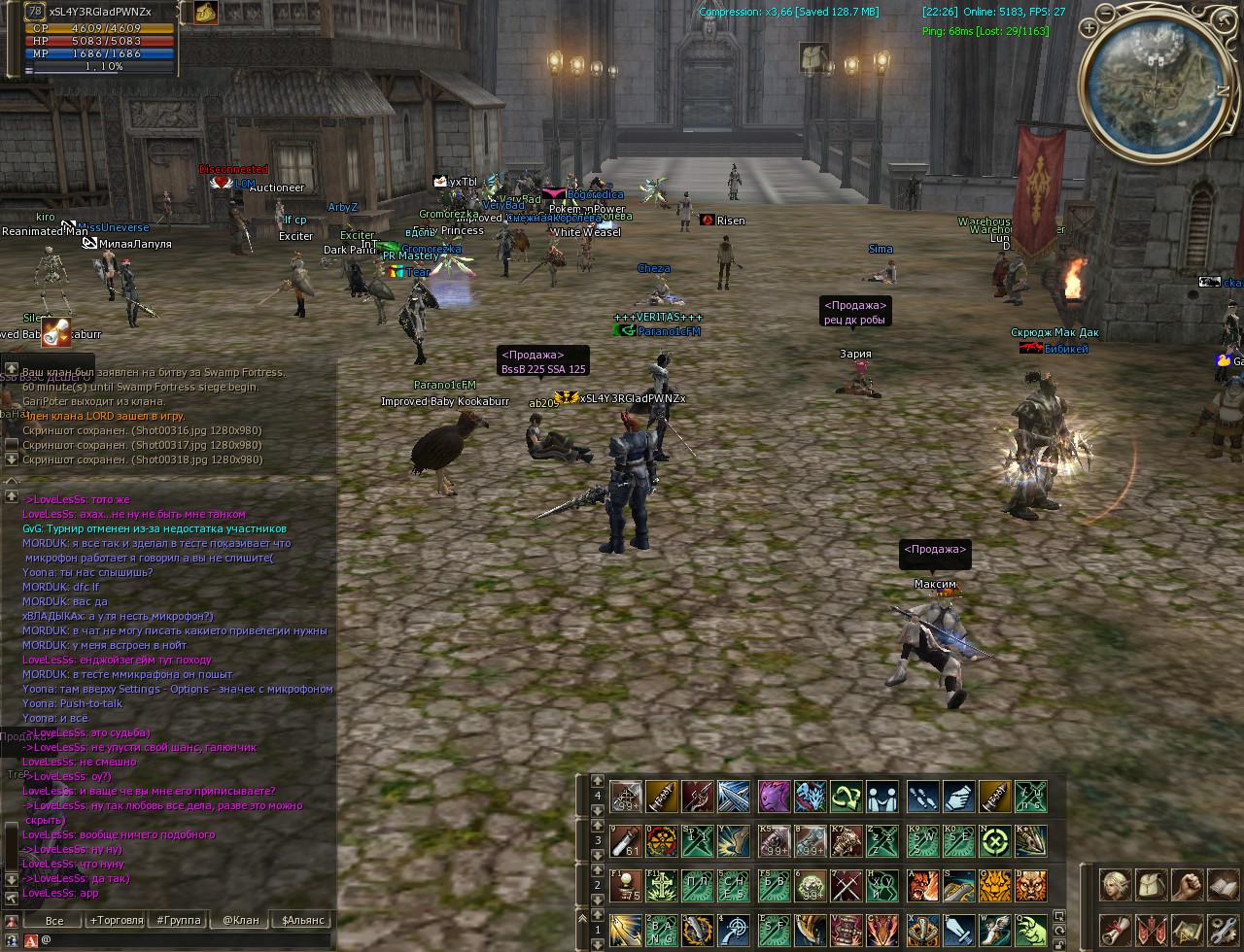Select the "#Группа" party chat tab

click(178, 920)
